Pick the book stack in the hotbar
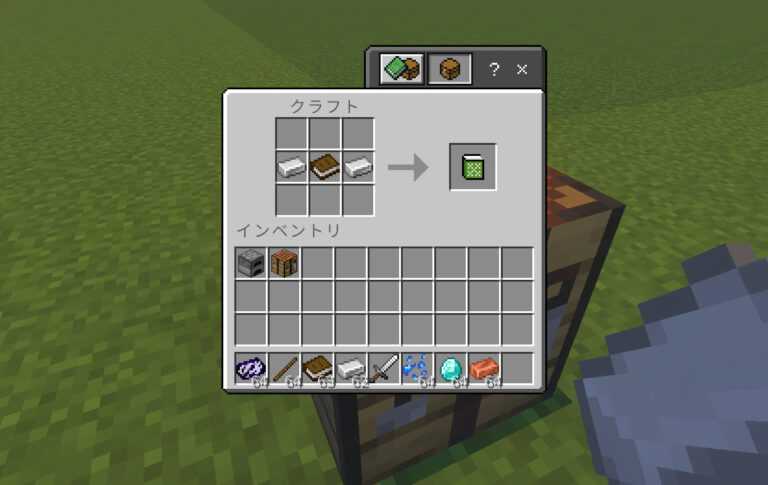Screen dimensions: 768x485 coord(318,369)
